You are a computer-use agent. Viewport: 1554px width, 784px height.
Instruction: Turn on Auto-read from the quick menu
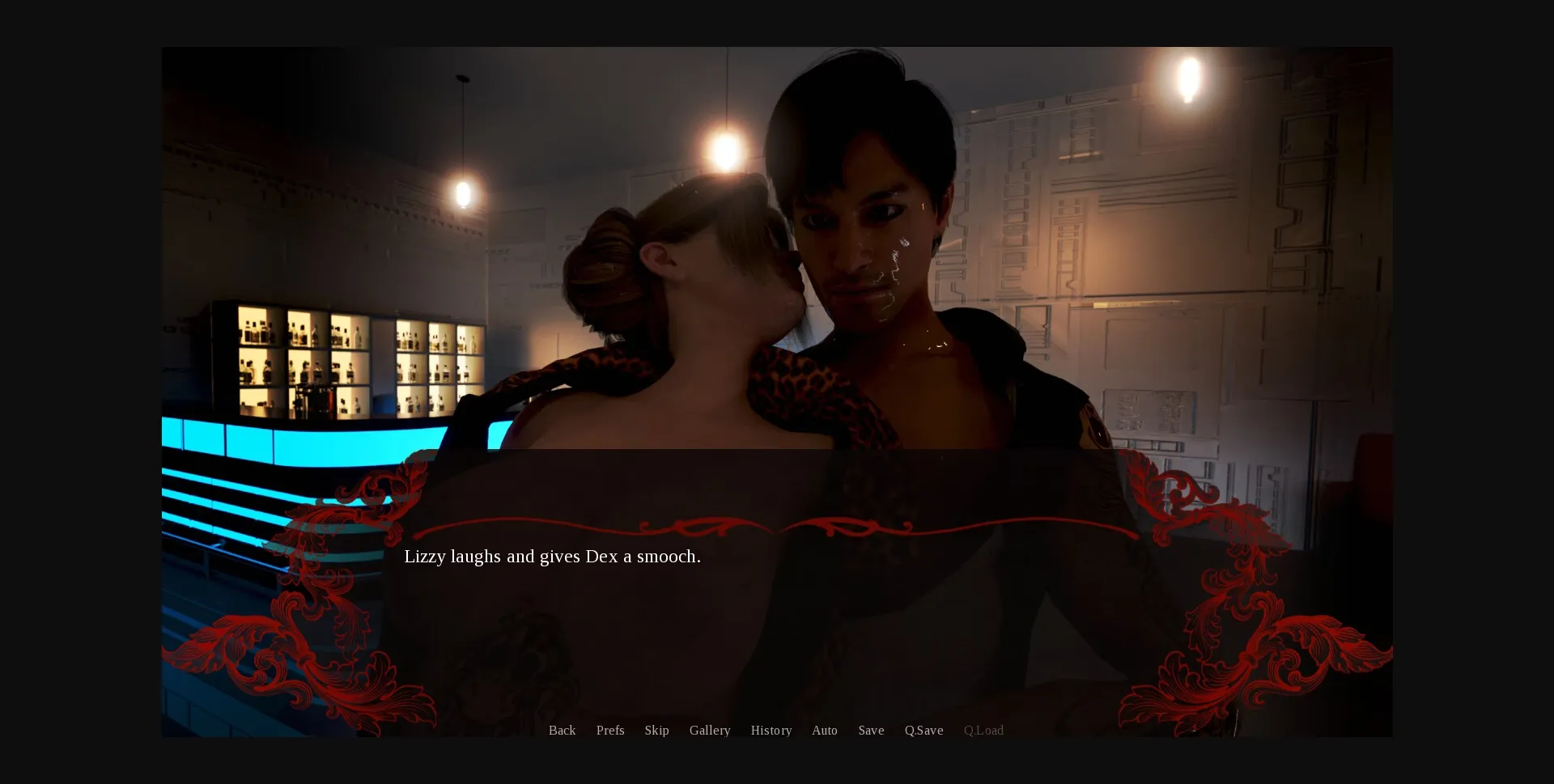[824, 730]
